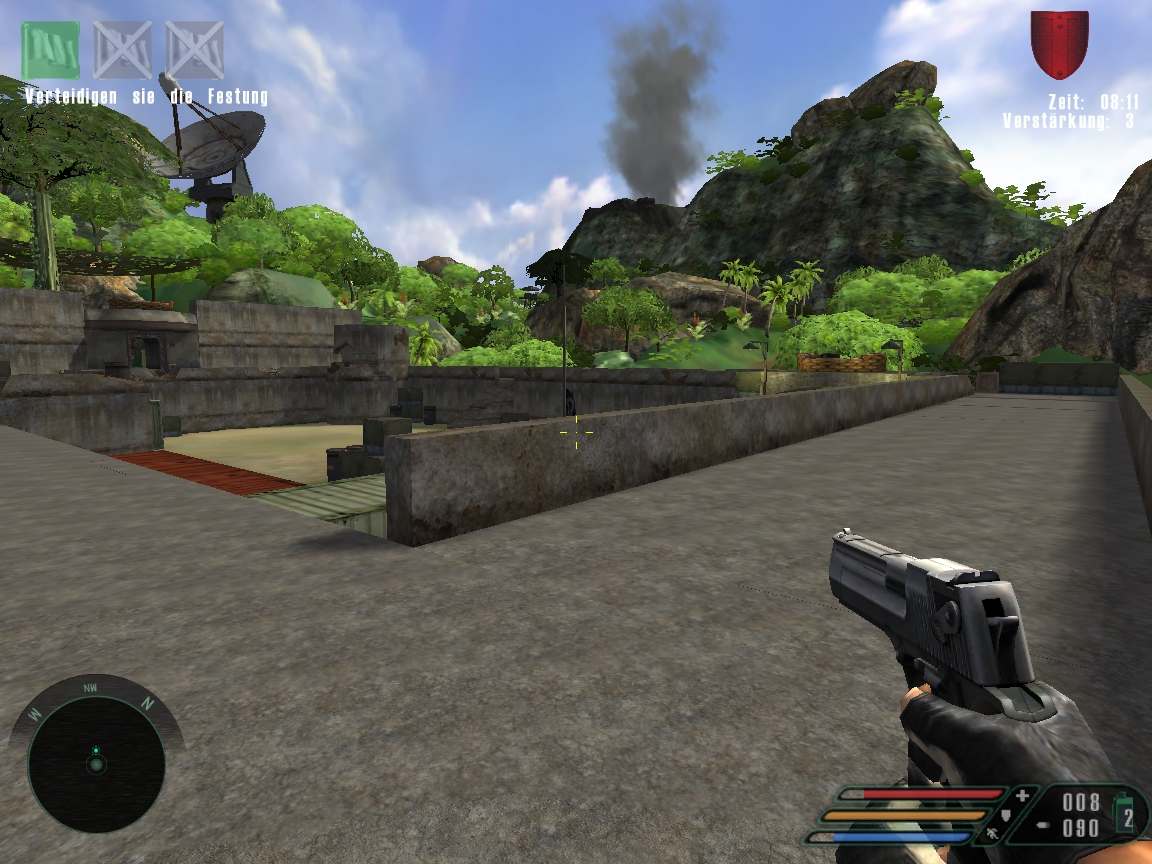Image resolution: width=1152 pixels, height=864 pixels.
Task: Select the green flag objective icon
Action: [x=50, y=50]
